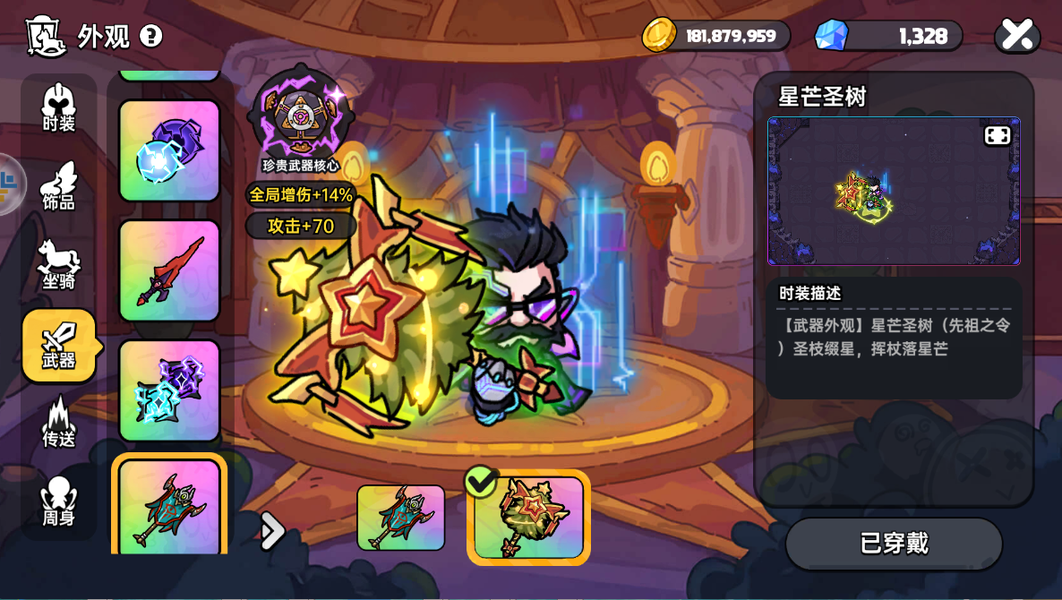The width and height of the screenshot is (1062, 600).
Task: Select the highlighted teal staff skin in list
Action: [x=169, y=507]
